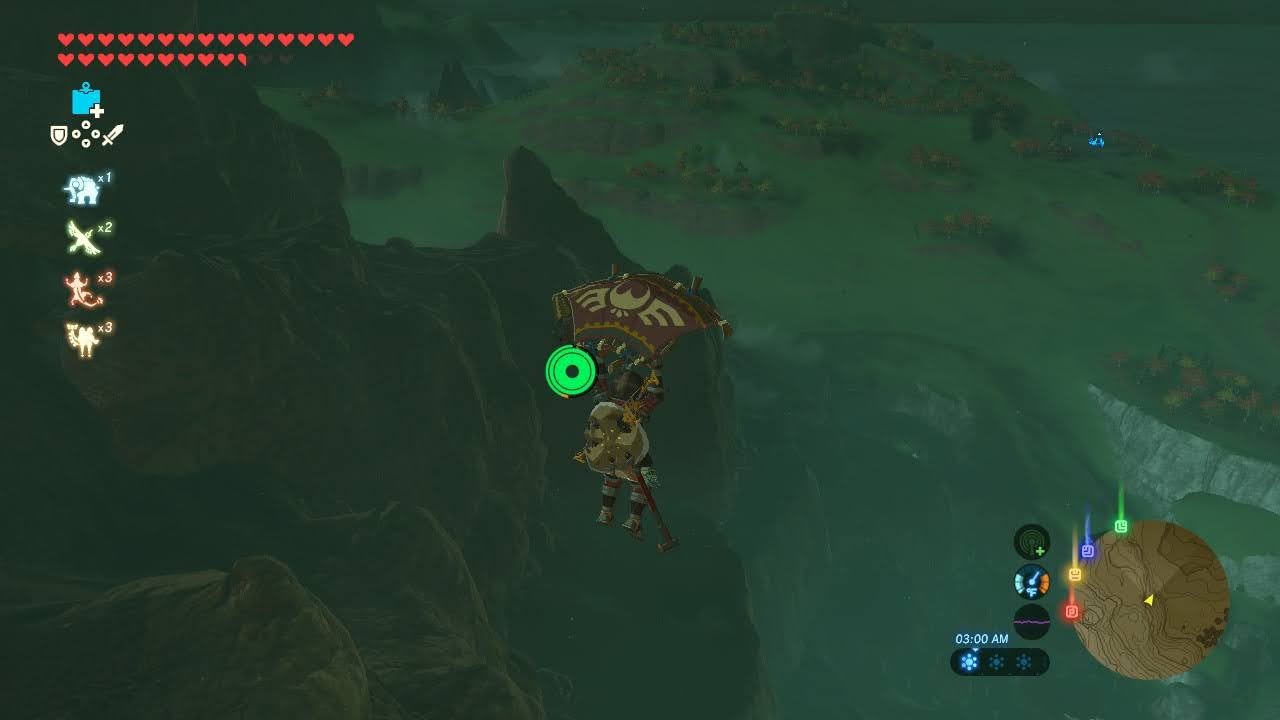Open the Sheikah Sensor radar icon

1031,542
